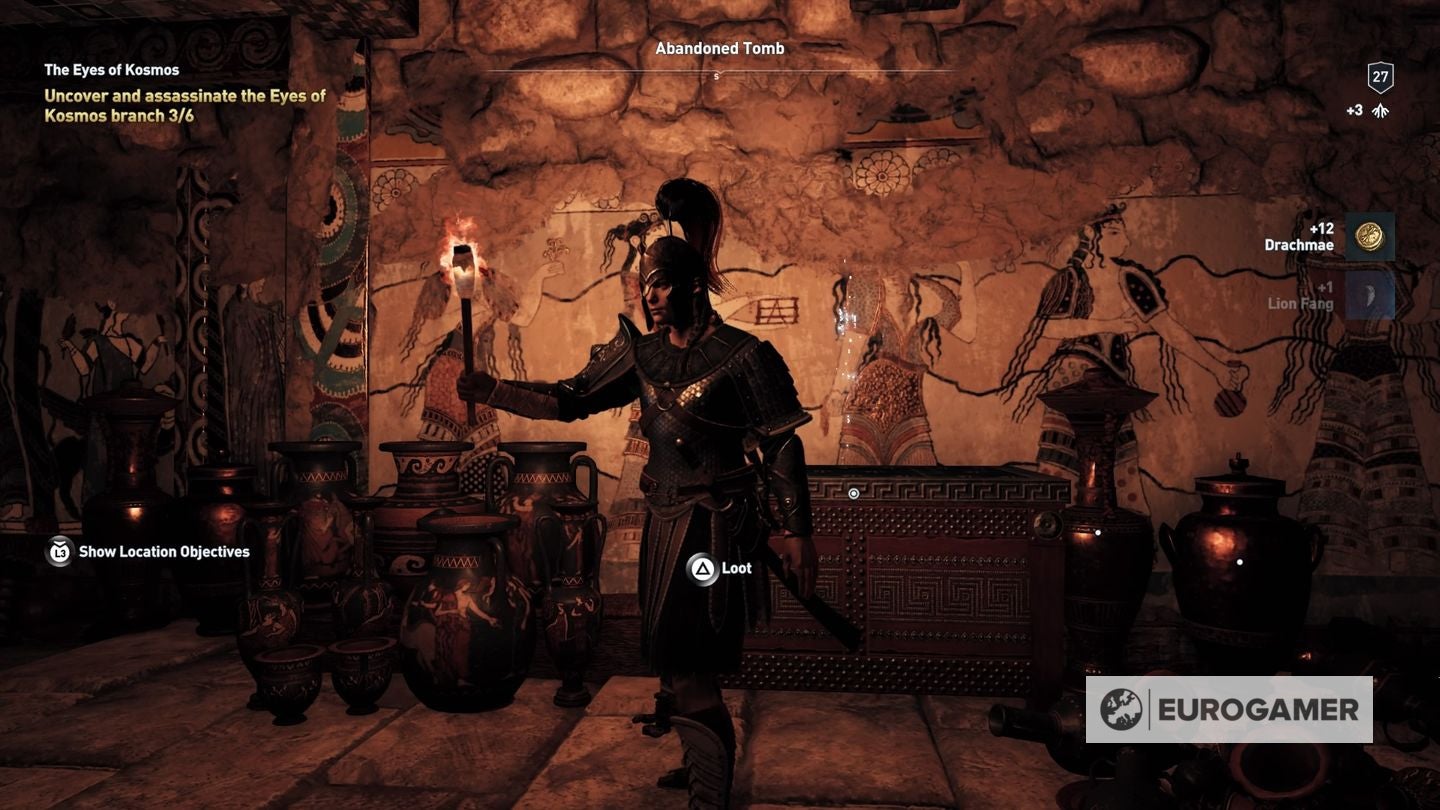This screenshot has height=810, width=1440.
Task: Select The Eyes of Kosmos quest title
Action: click(x=111, y=70)
